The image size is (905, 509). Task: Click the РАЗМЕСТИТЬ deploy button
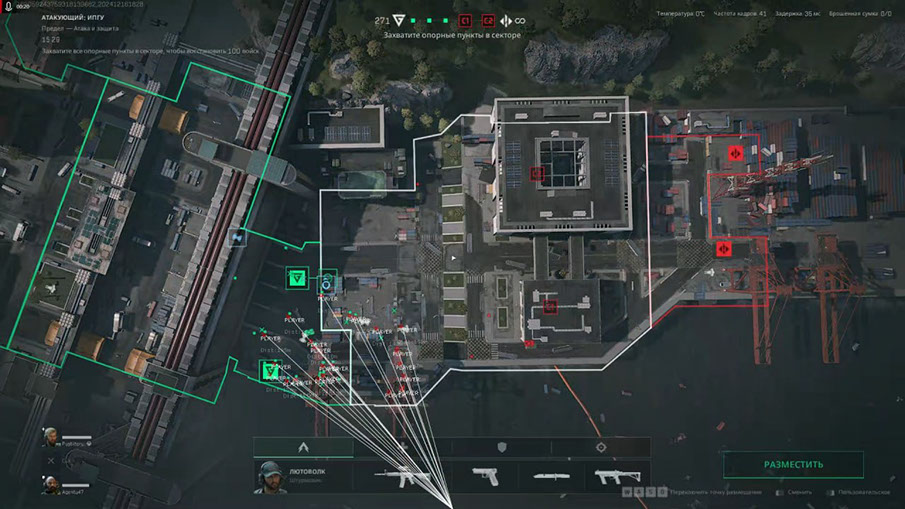[793, 465]
